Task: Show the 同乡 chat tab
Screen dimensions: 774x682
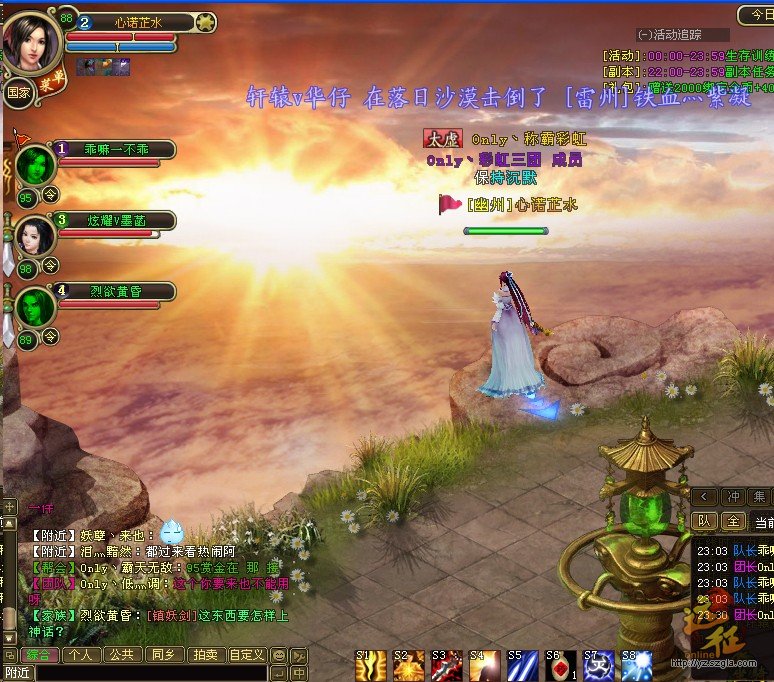Action: [162, 655]
